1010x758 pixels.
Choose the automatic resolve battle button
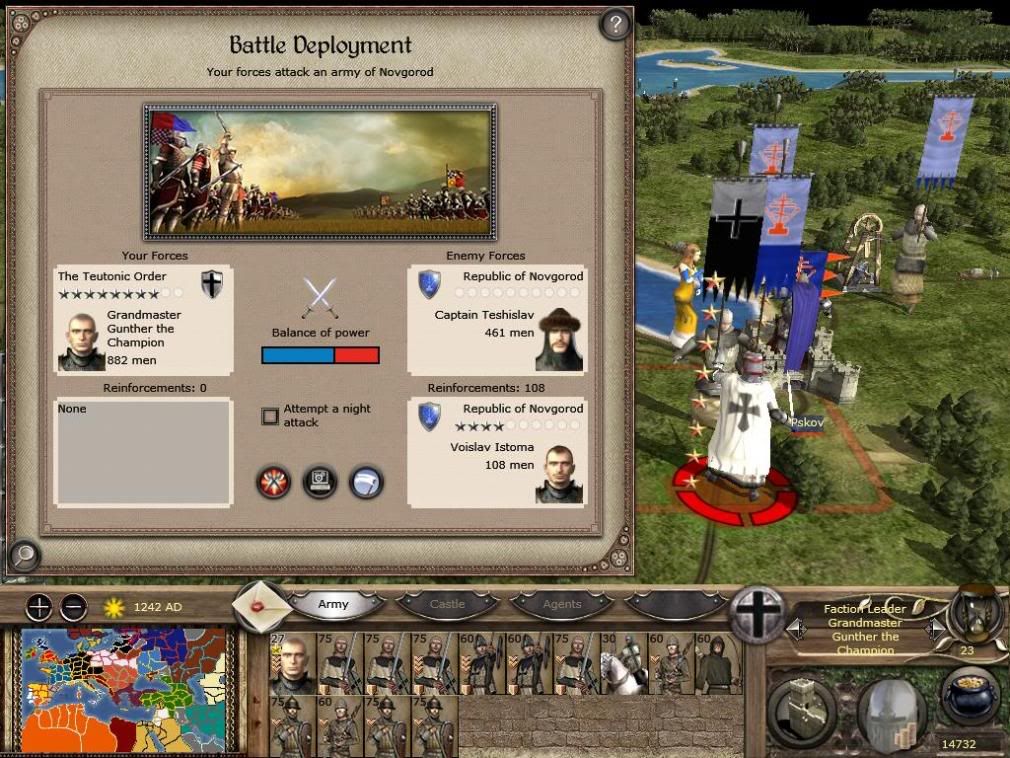[x=320, y=482]
